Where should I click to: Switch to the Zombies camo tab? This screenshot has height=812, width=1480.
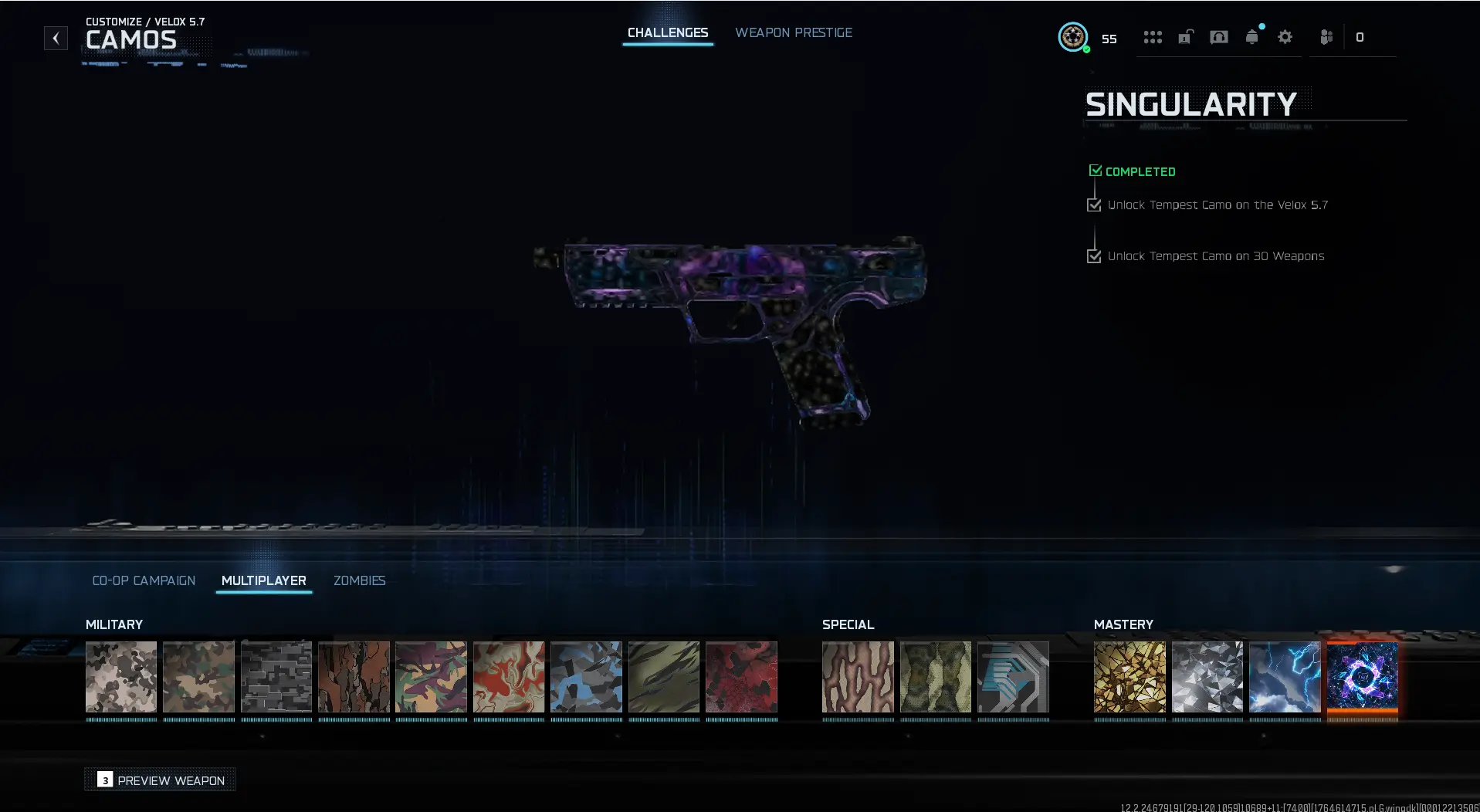(x=359, y=580)
